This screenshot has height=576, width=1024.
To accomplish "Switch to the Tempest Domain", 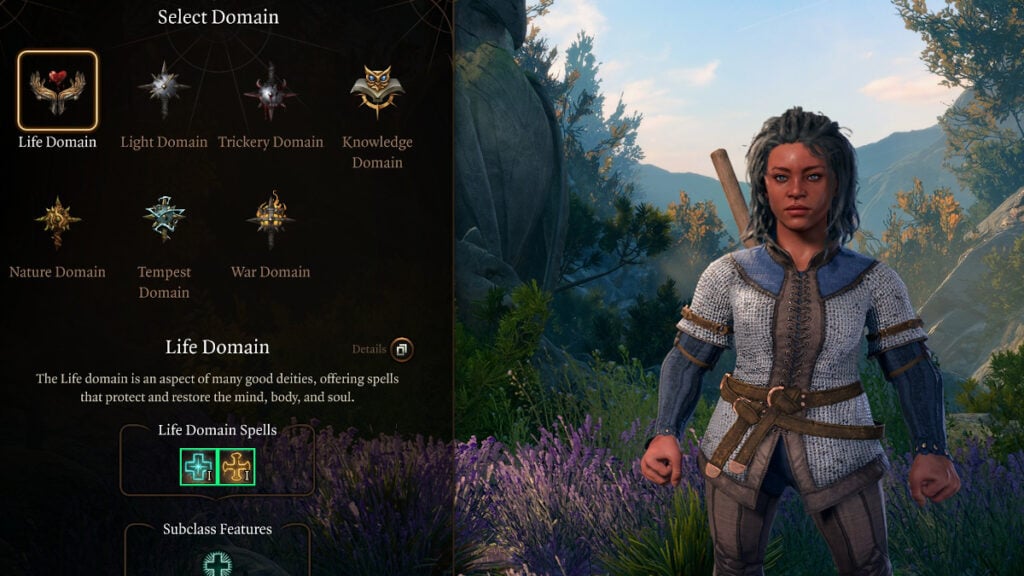I will pyautogui.click(x=164, y=219).
